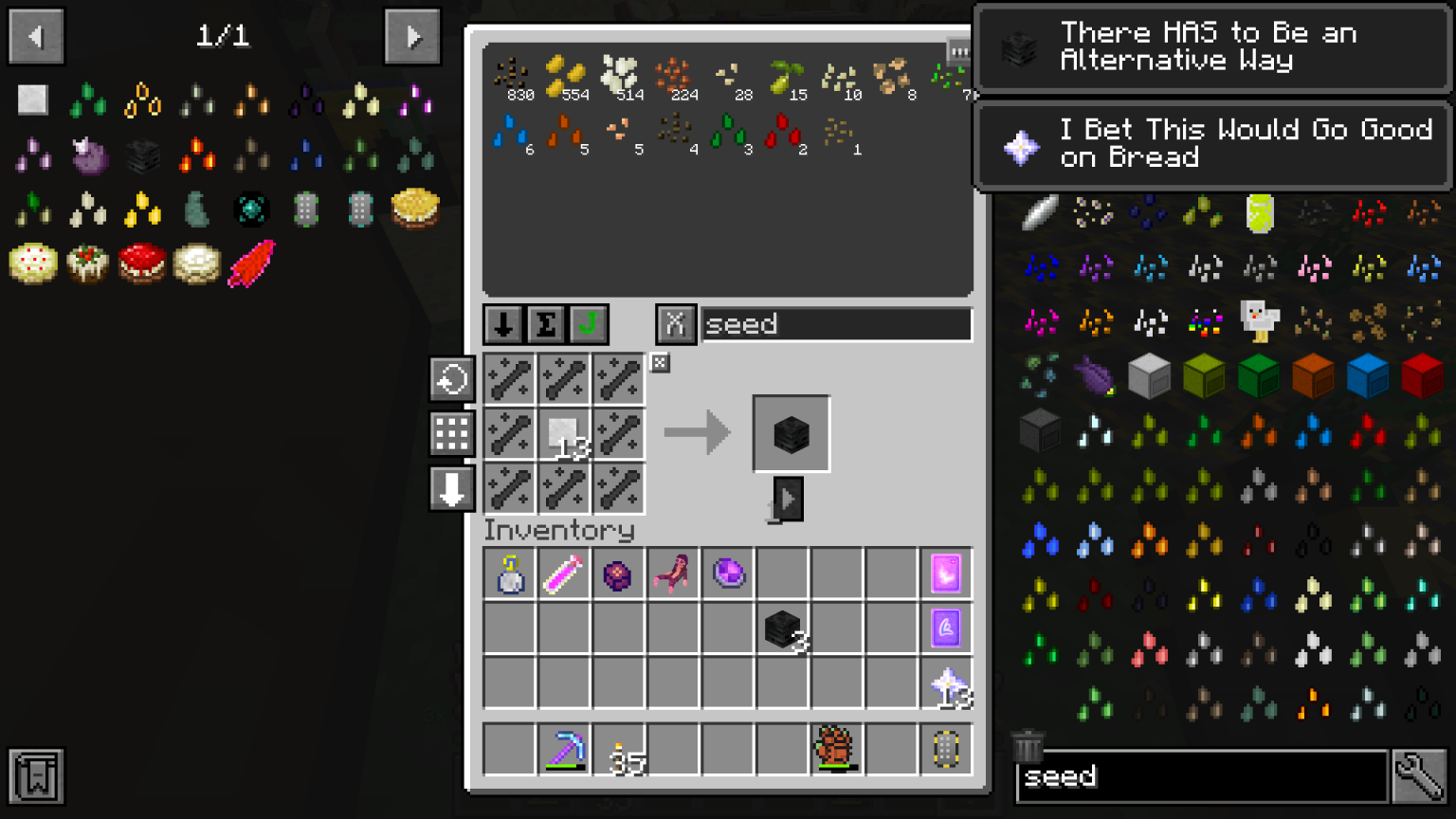The width and height of the screenshot is (1456, 819).
Task: Click the crafted deepslate block in the output slot
Action: (x=791, y=433)
